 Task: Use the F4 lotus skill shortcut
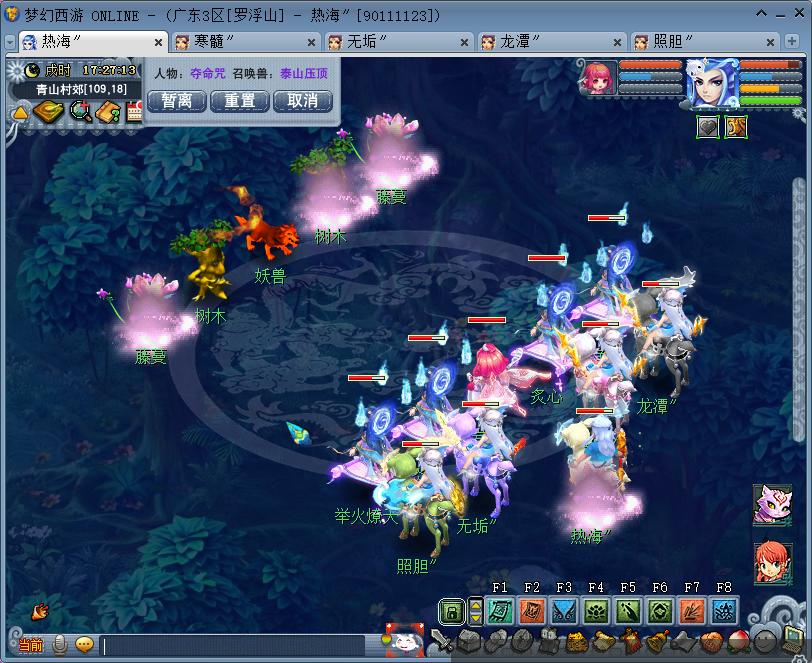(596, 610)
